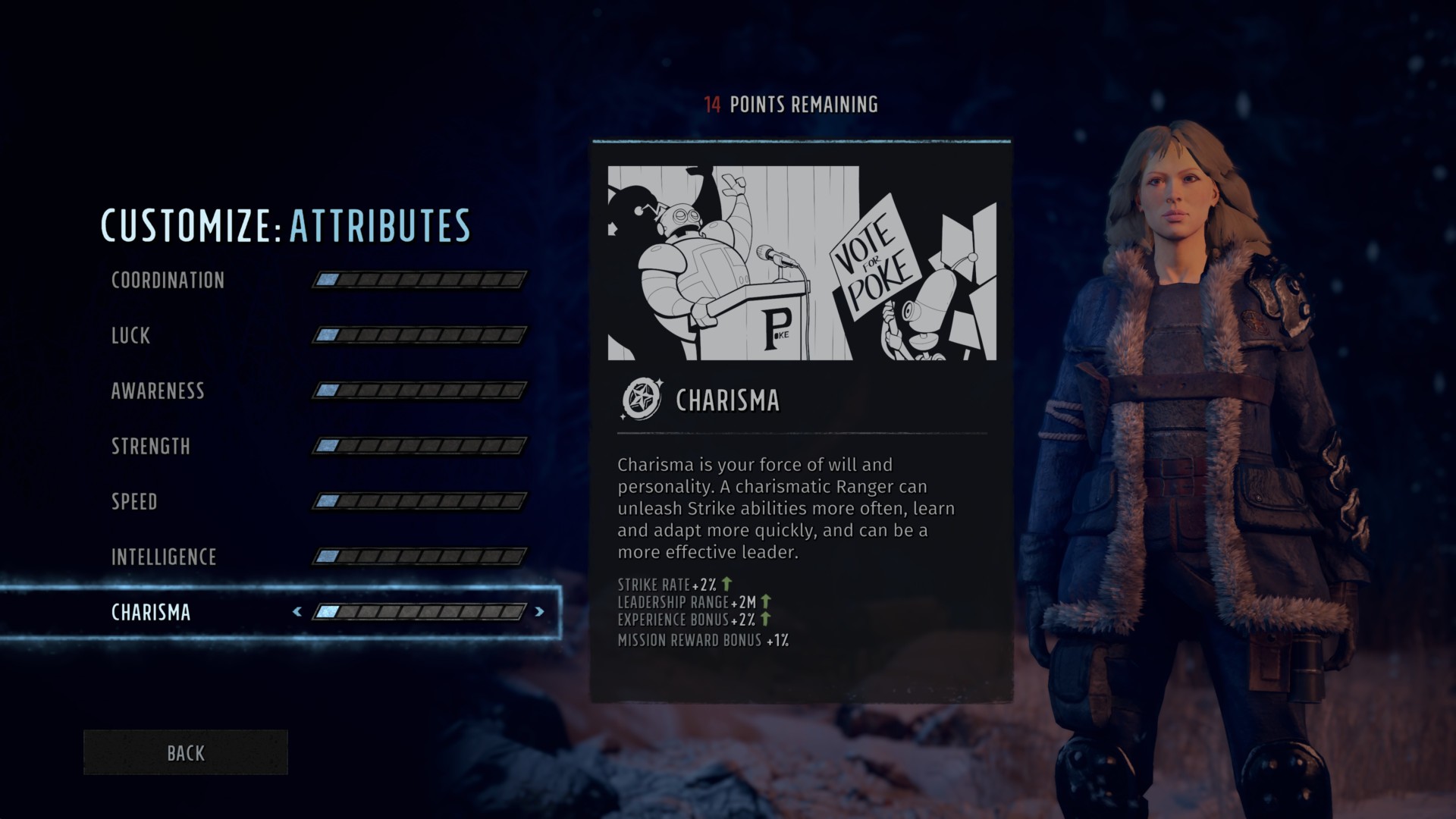
Task: Increase Charisma with the right arrow
Action: [539, 611]
